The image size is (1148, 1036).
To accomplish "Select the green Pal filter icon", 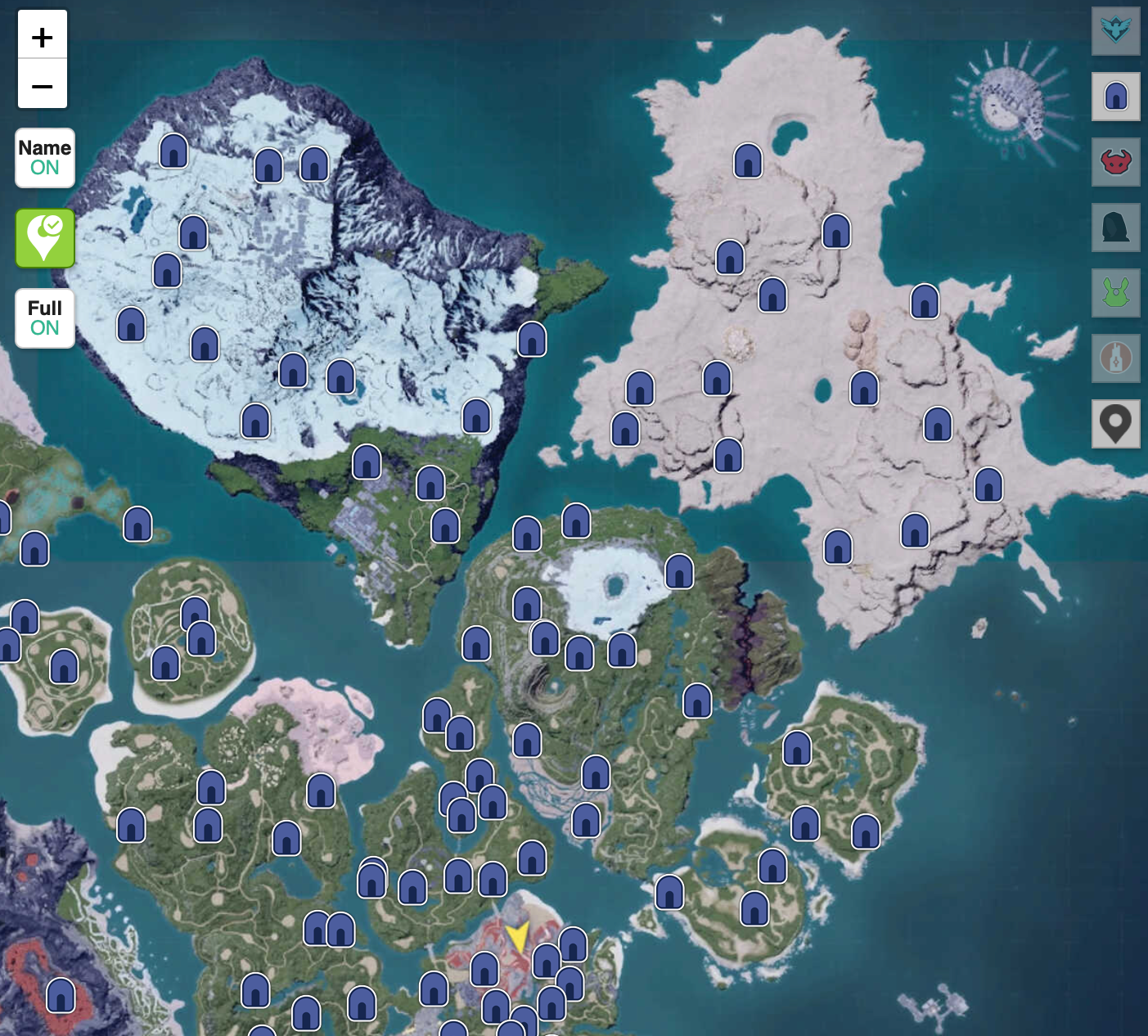I will point(1115,293).
